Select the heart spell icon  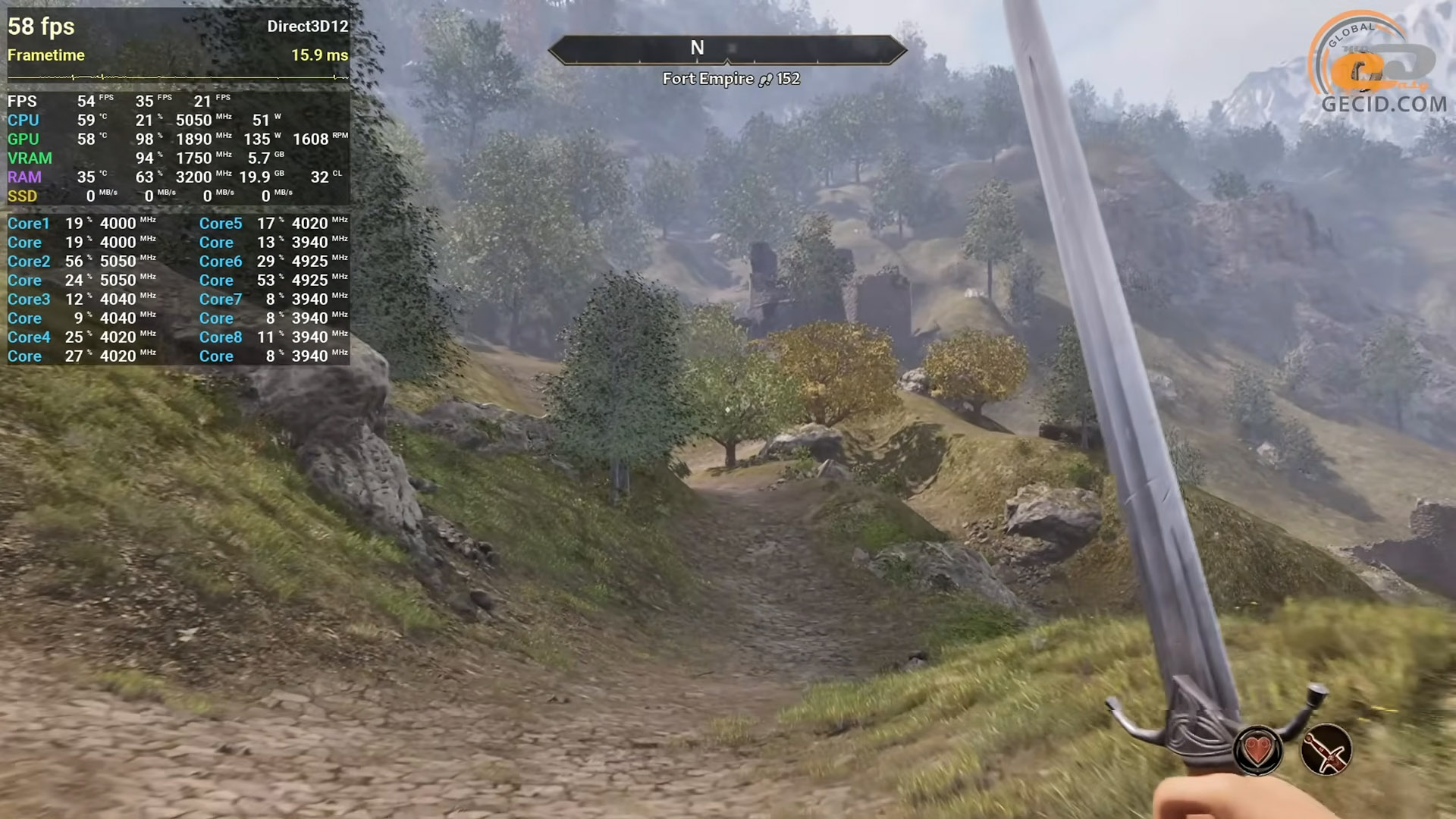(x=1258, y=751)
